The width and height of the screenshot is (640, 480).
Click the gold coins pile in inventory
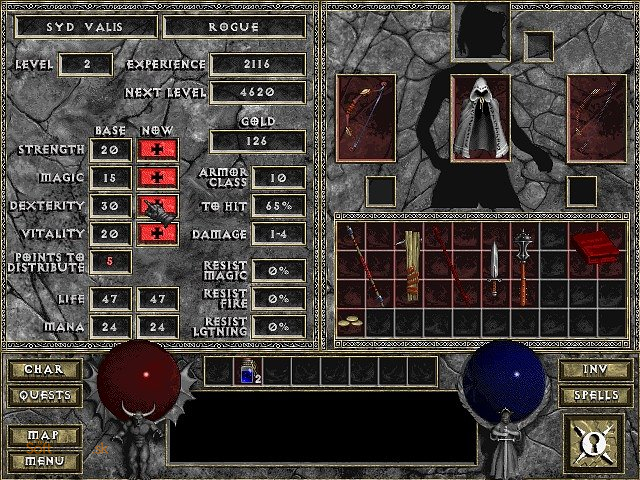click(x=350, y=322)
